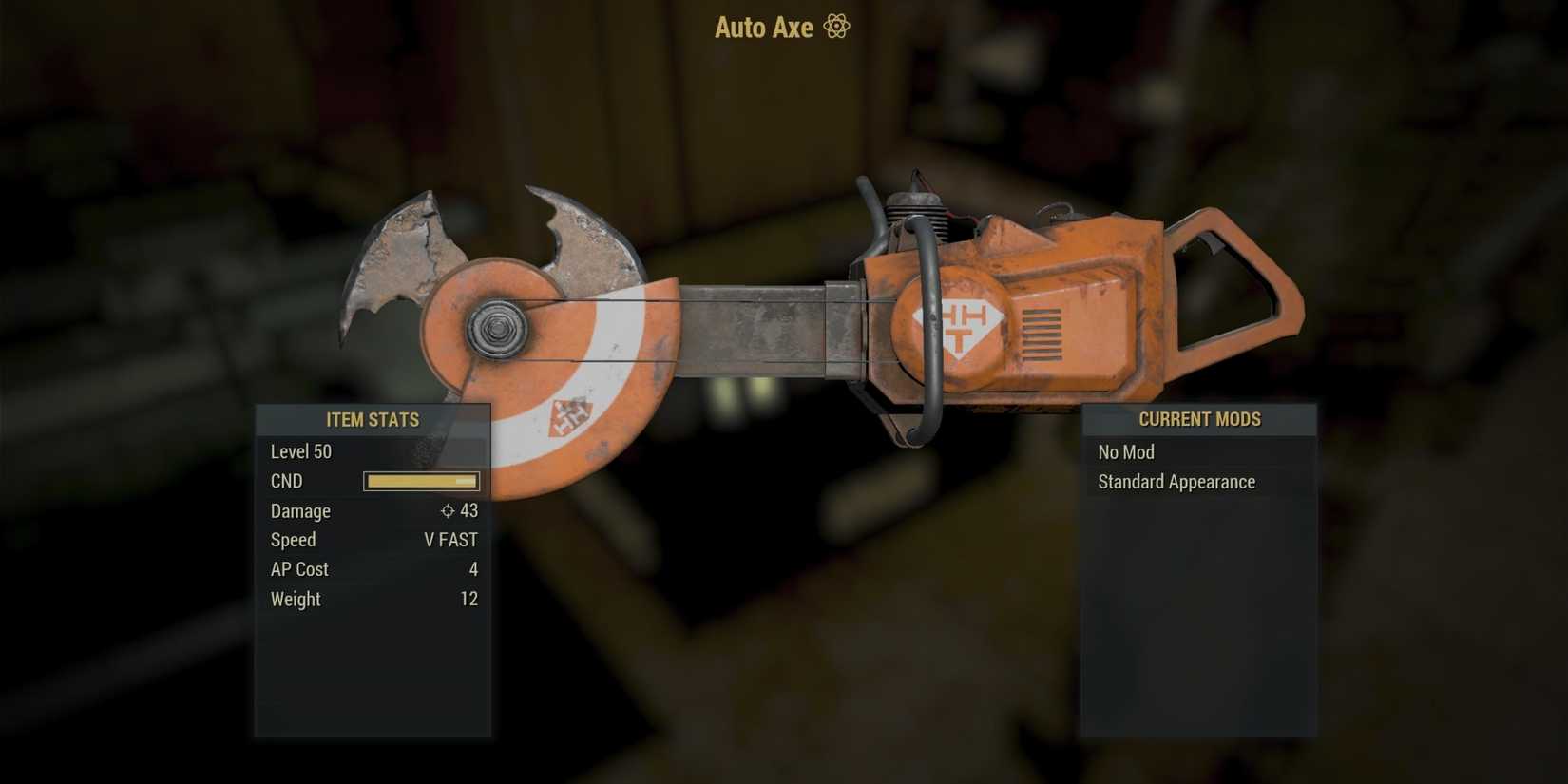Select the AP Cost row
Viewport: 1568px width, 784px height.
[298, 569]
